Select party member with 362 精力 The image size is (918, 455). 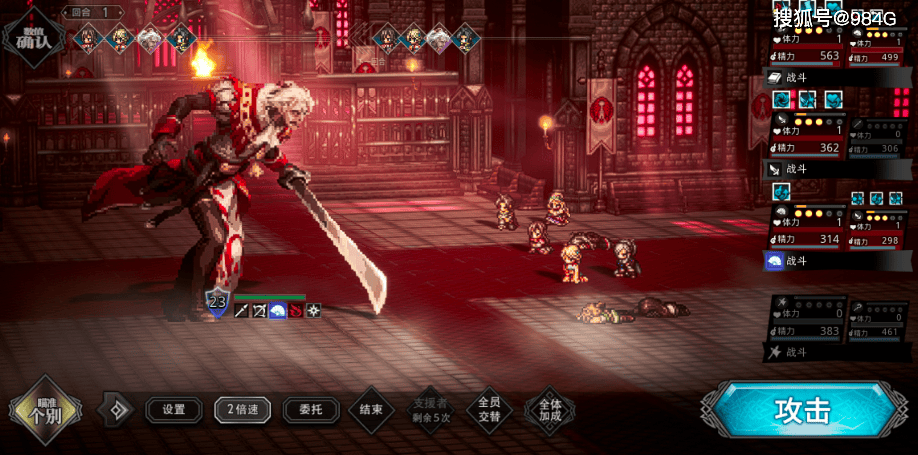point(807,139)
